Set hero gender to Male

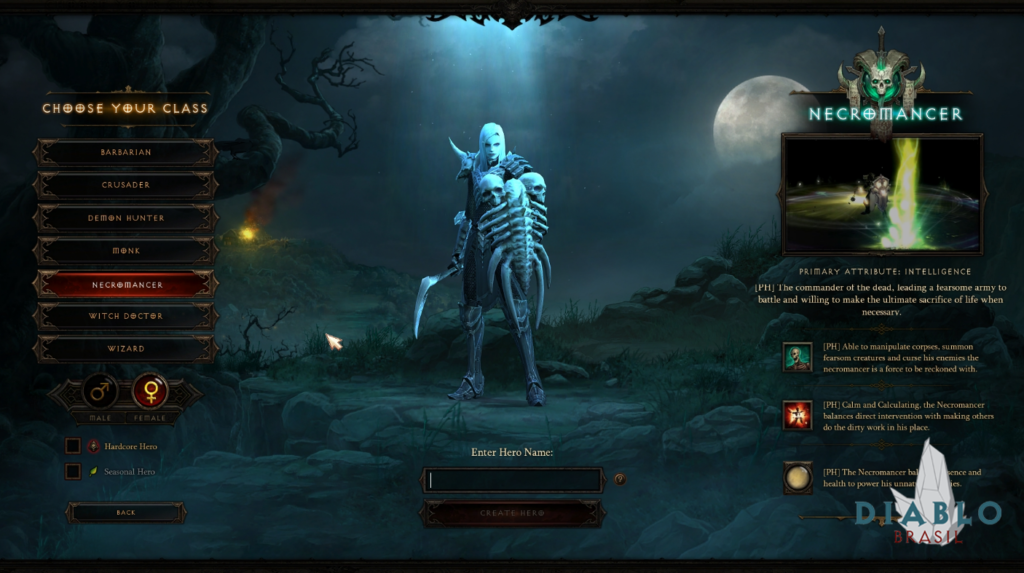(x=100, y=391)
